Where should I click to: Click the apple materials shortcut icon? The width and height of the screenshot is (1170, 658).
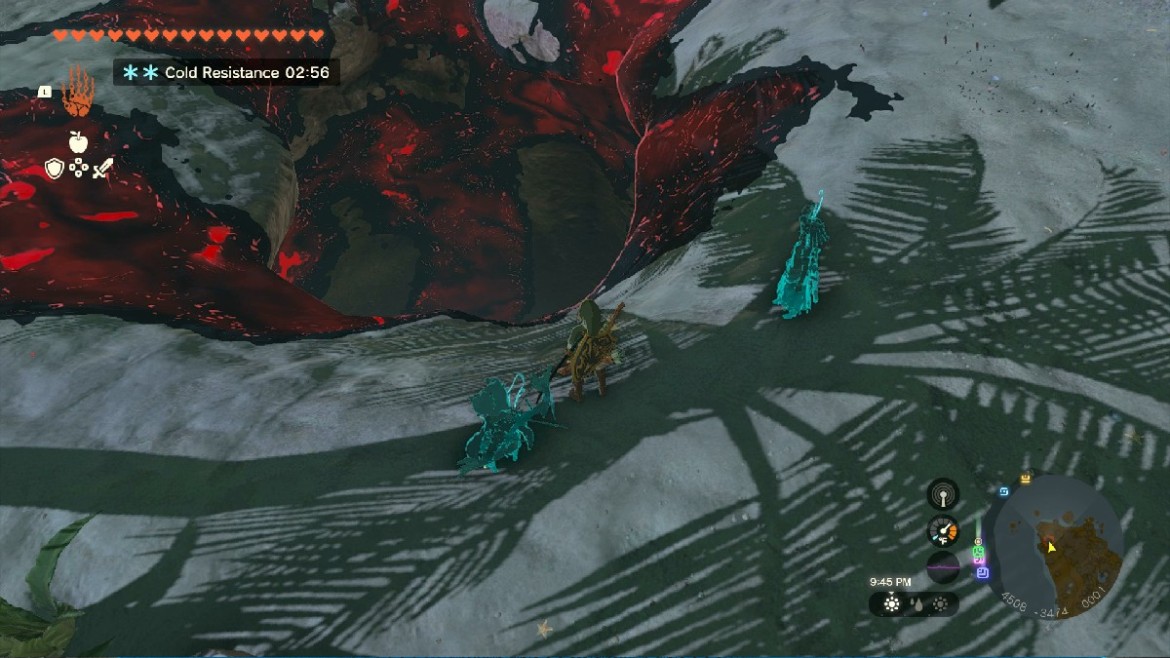click(78, 141)
